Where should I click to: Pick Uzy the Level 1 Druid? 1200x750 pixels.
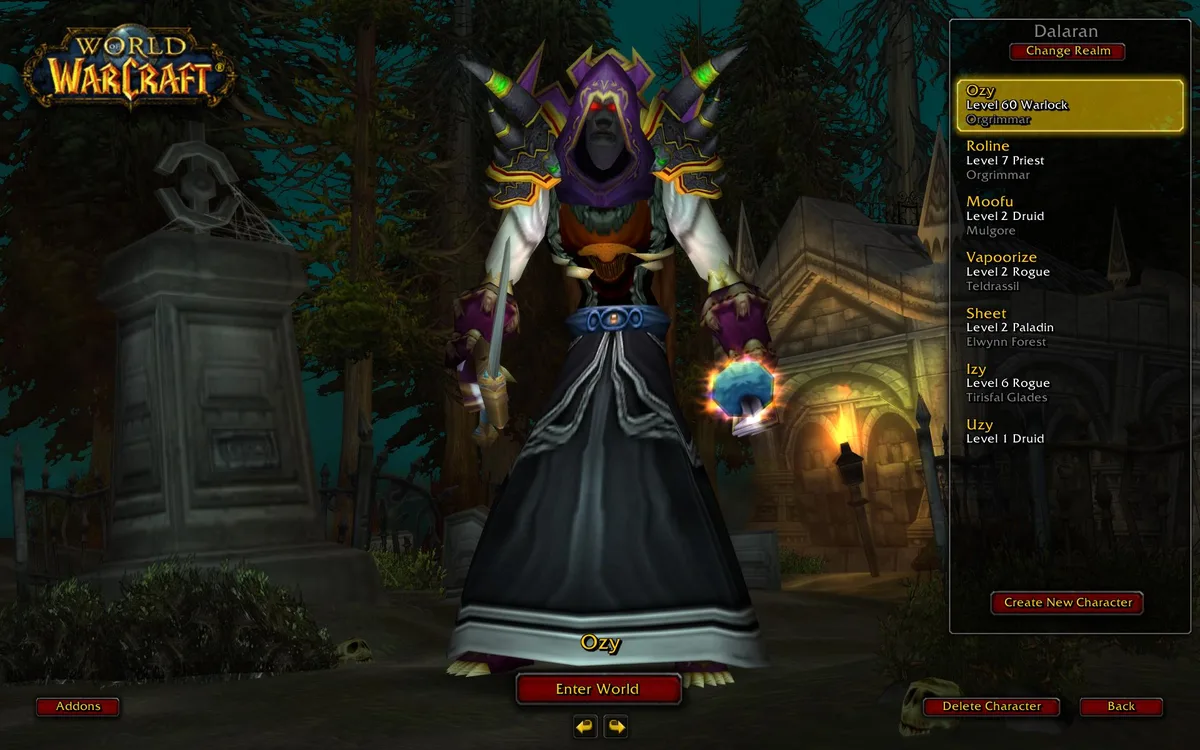pyautogui.click(x=1069, y=432)
